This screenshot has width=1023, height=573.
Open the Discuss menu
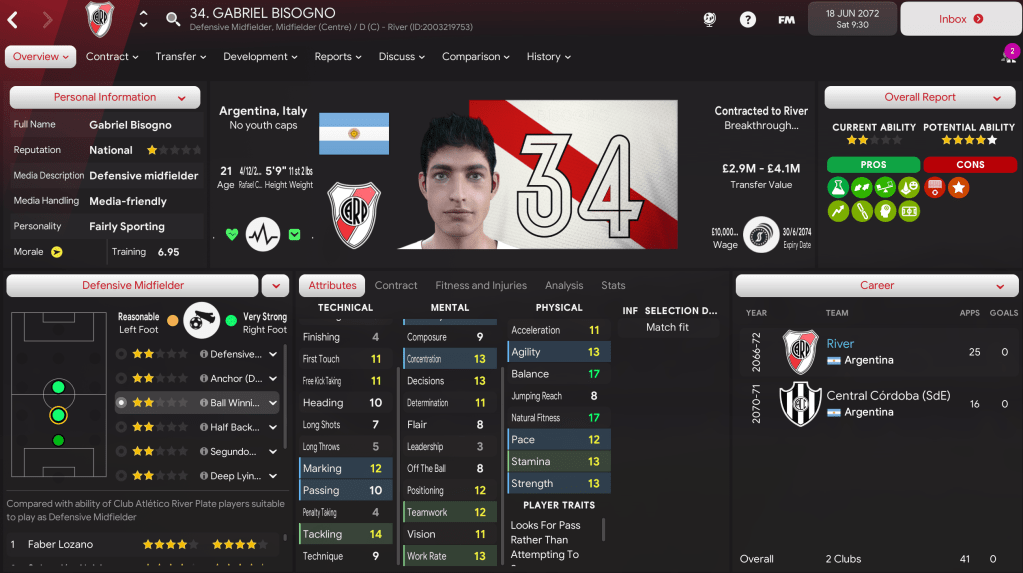[402, 57]
